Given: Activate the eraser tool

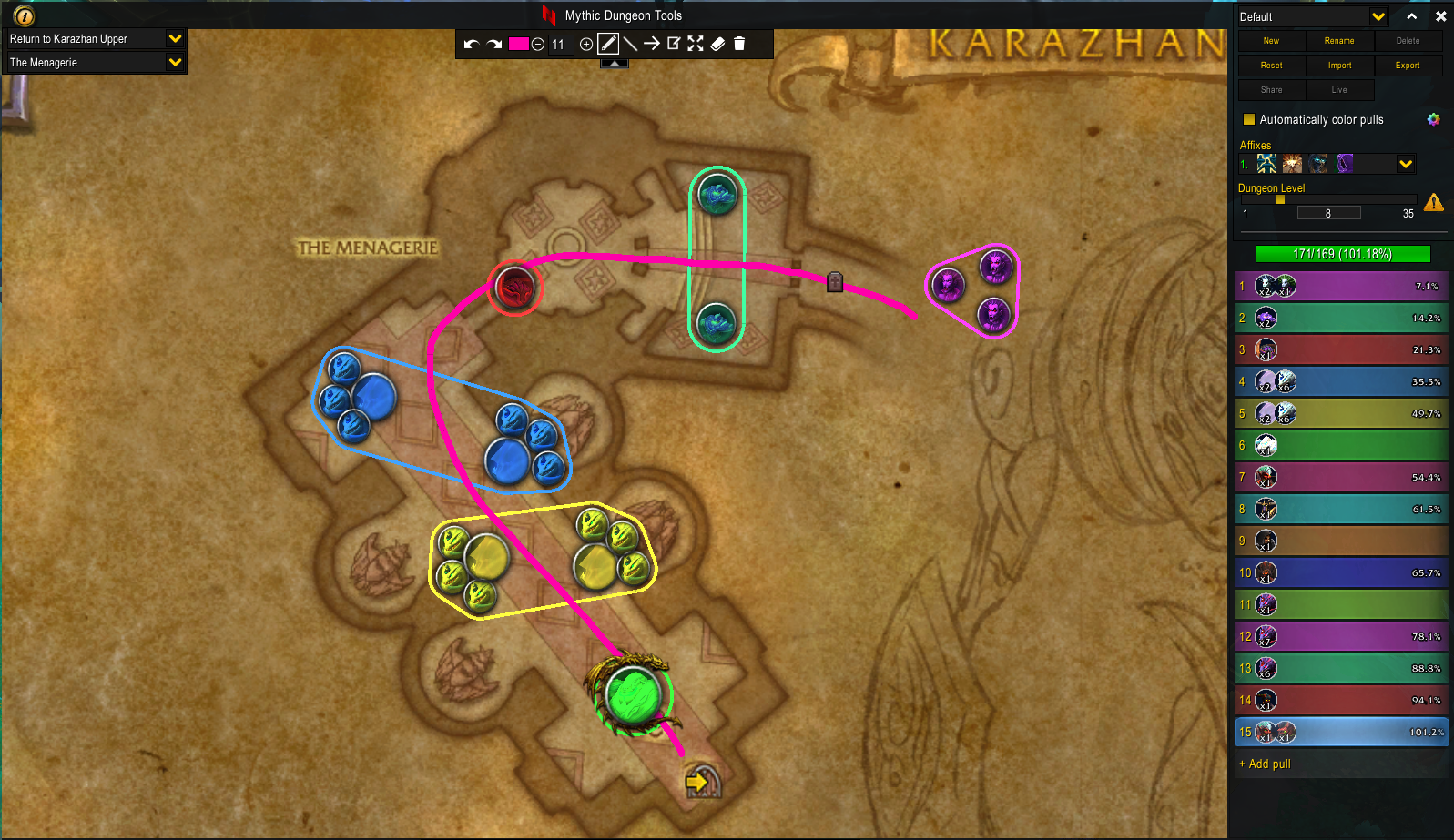Looking at the screenshot, I should tap(717, 44).
